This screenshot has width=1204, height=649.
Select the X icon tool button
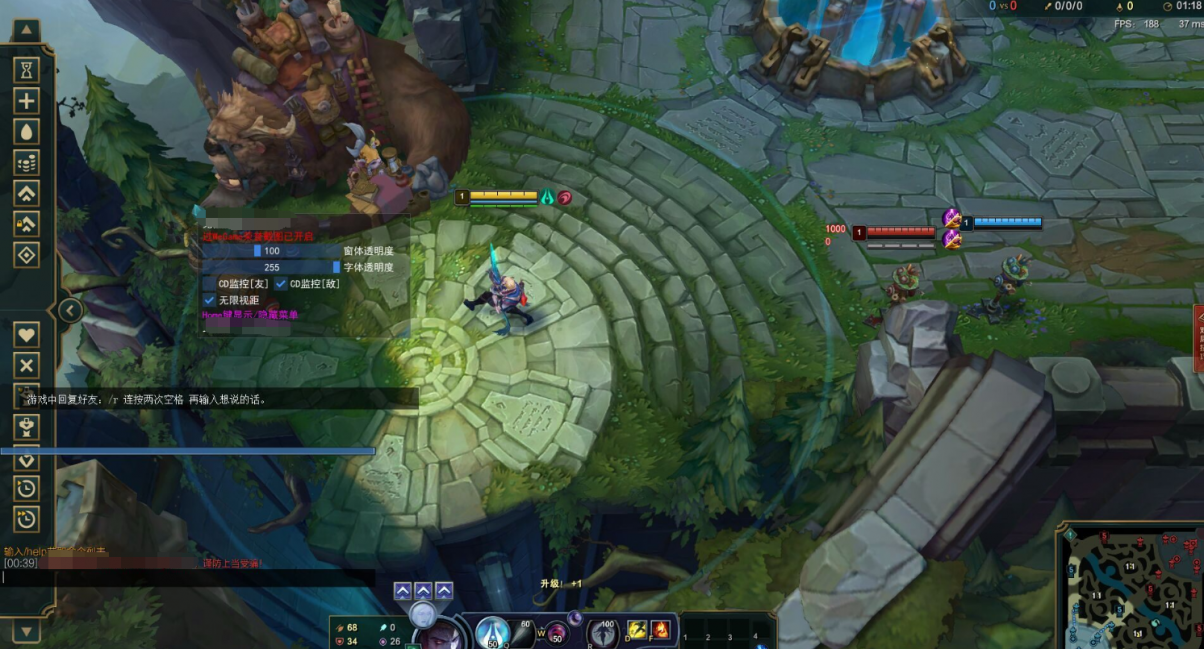pyautogui.click(x=26, y=366)
